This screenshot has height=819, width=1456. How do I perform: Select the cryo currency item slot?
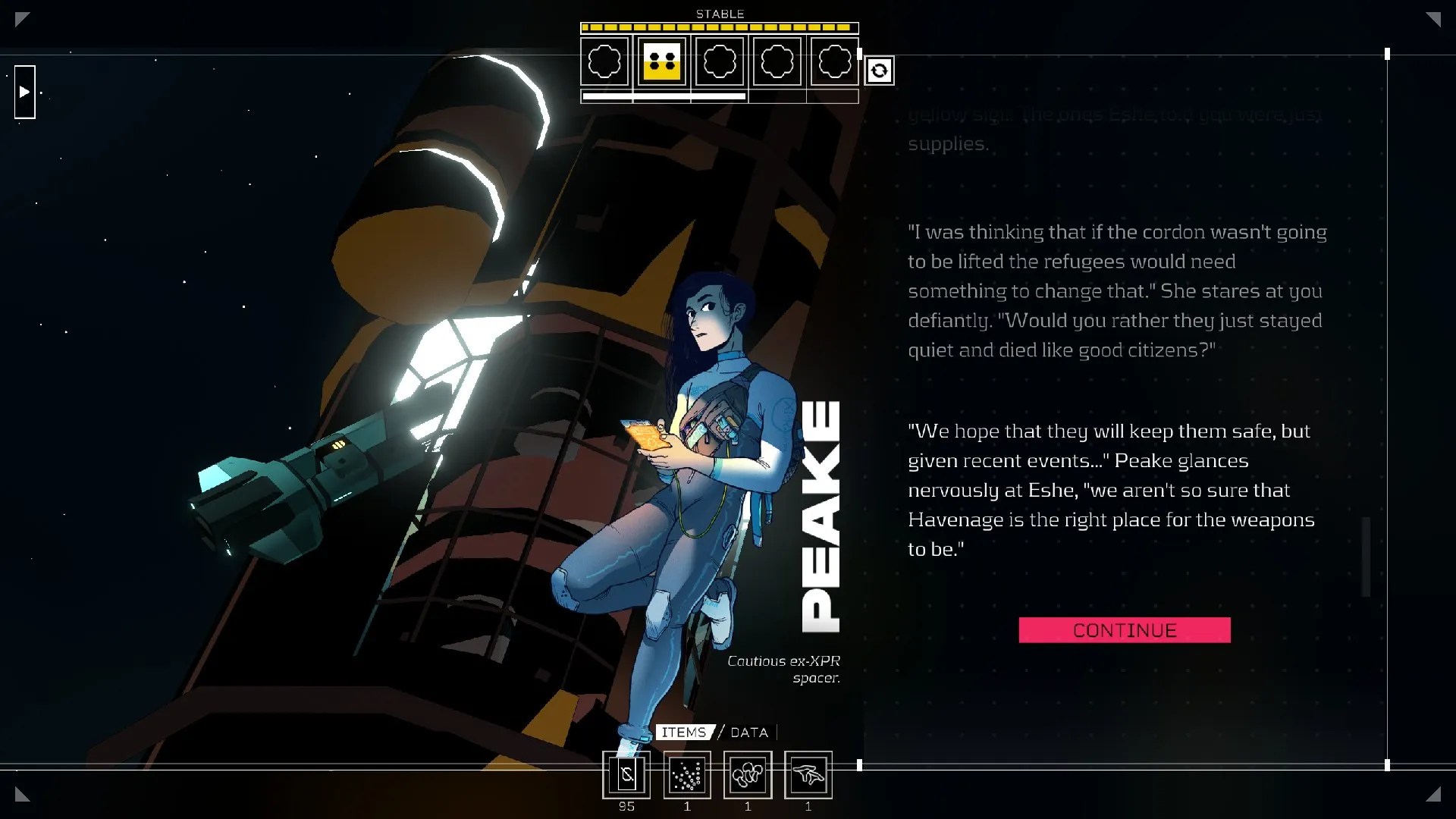[x=626, y=775]
